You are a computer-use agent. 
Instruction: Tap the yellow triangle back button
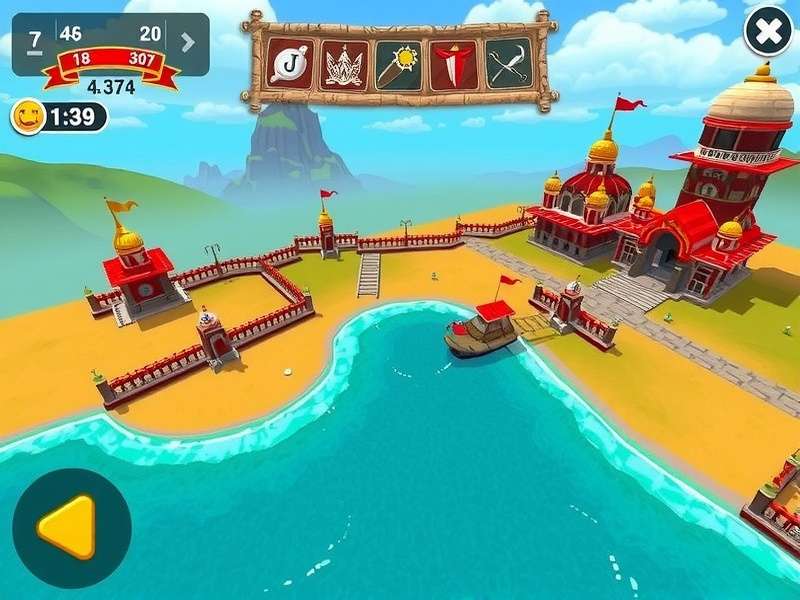click(70, 527)
